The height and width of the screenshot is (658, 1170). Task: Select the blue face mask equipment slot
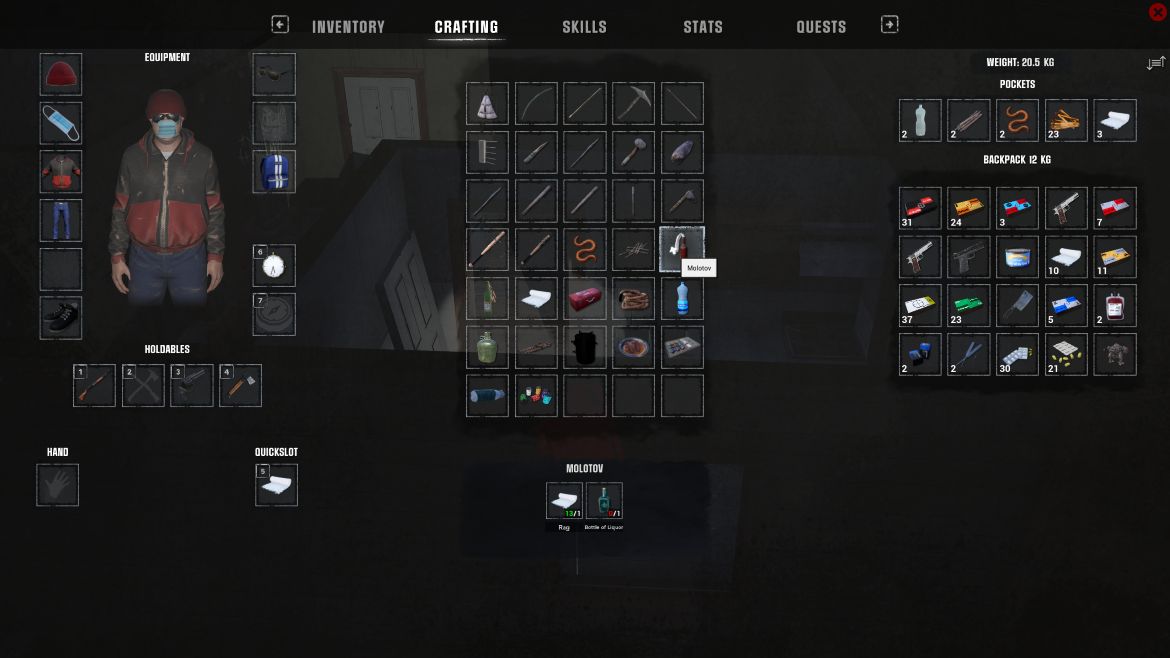coord(61,123)
